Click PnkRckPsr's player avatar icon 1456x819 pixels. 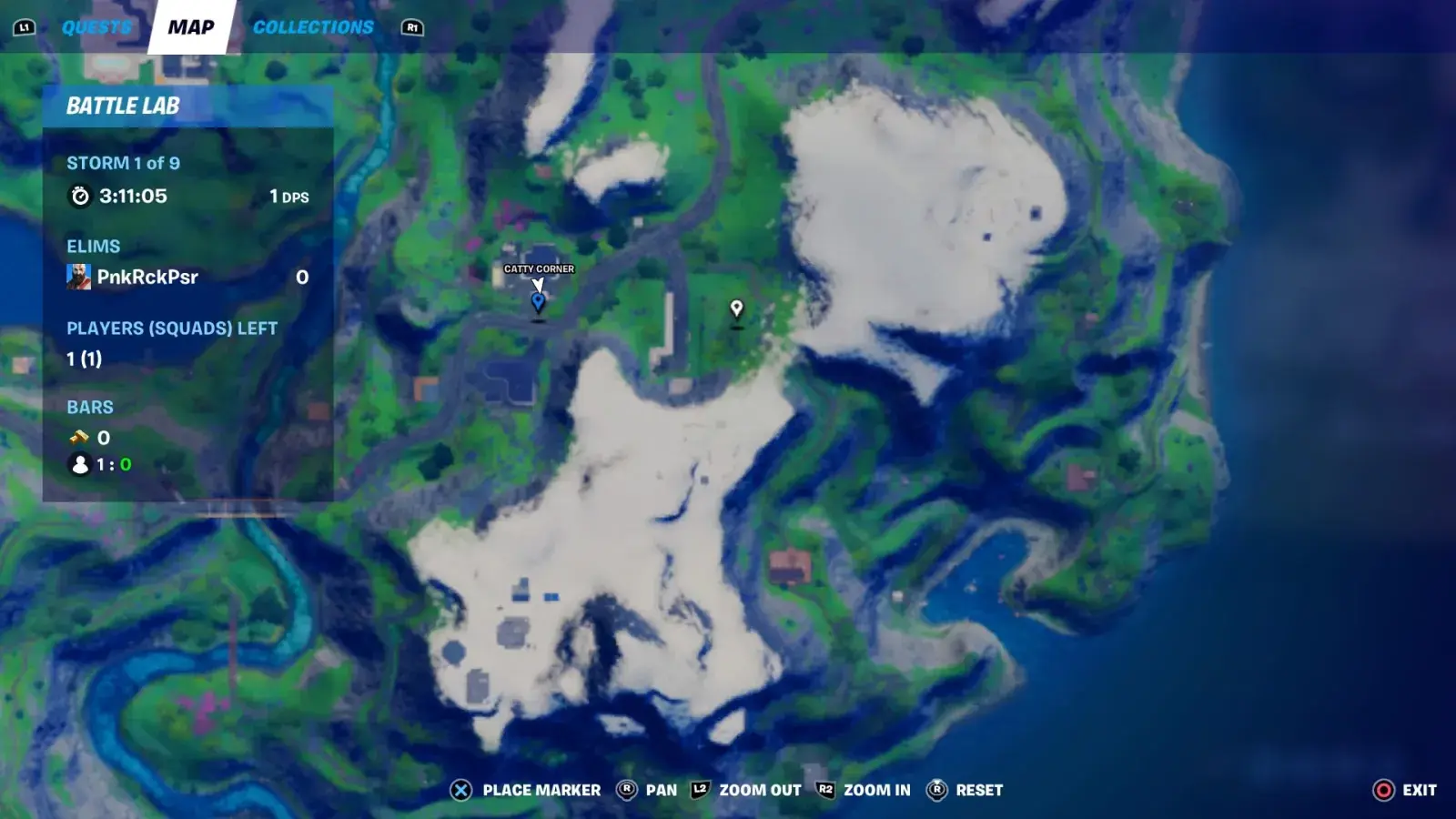[78, 277]
